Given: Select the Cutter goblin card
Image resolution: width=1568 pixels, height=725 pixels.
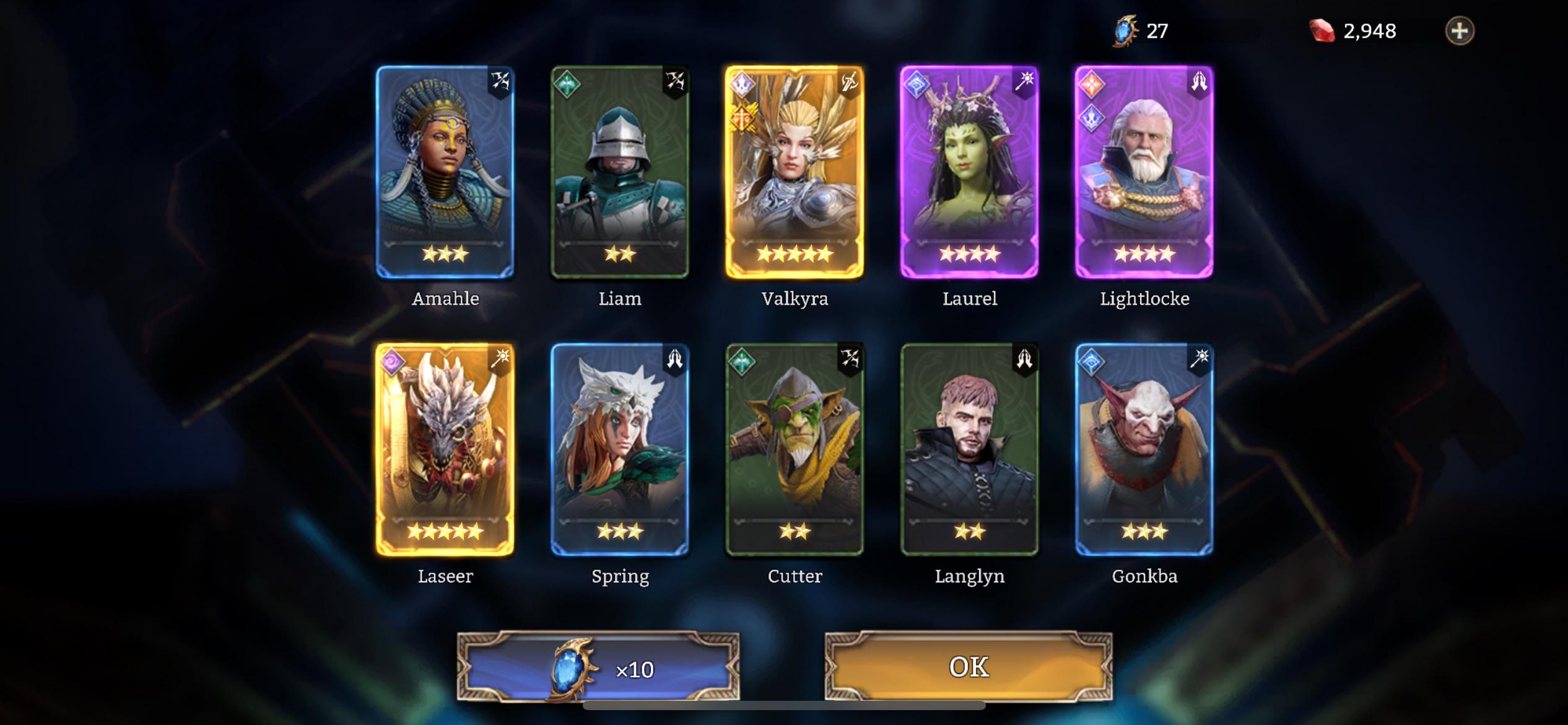Looking at the screenshot, I should point(795,450).
